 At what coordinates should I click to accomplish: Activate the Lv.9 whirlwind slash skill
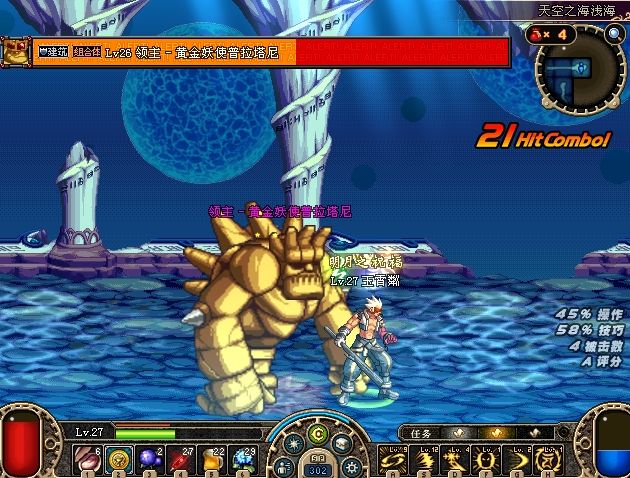(x=393, y=459)
